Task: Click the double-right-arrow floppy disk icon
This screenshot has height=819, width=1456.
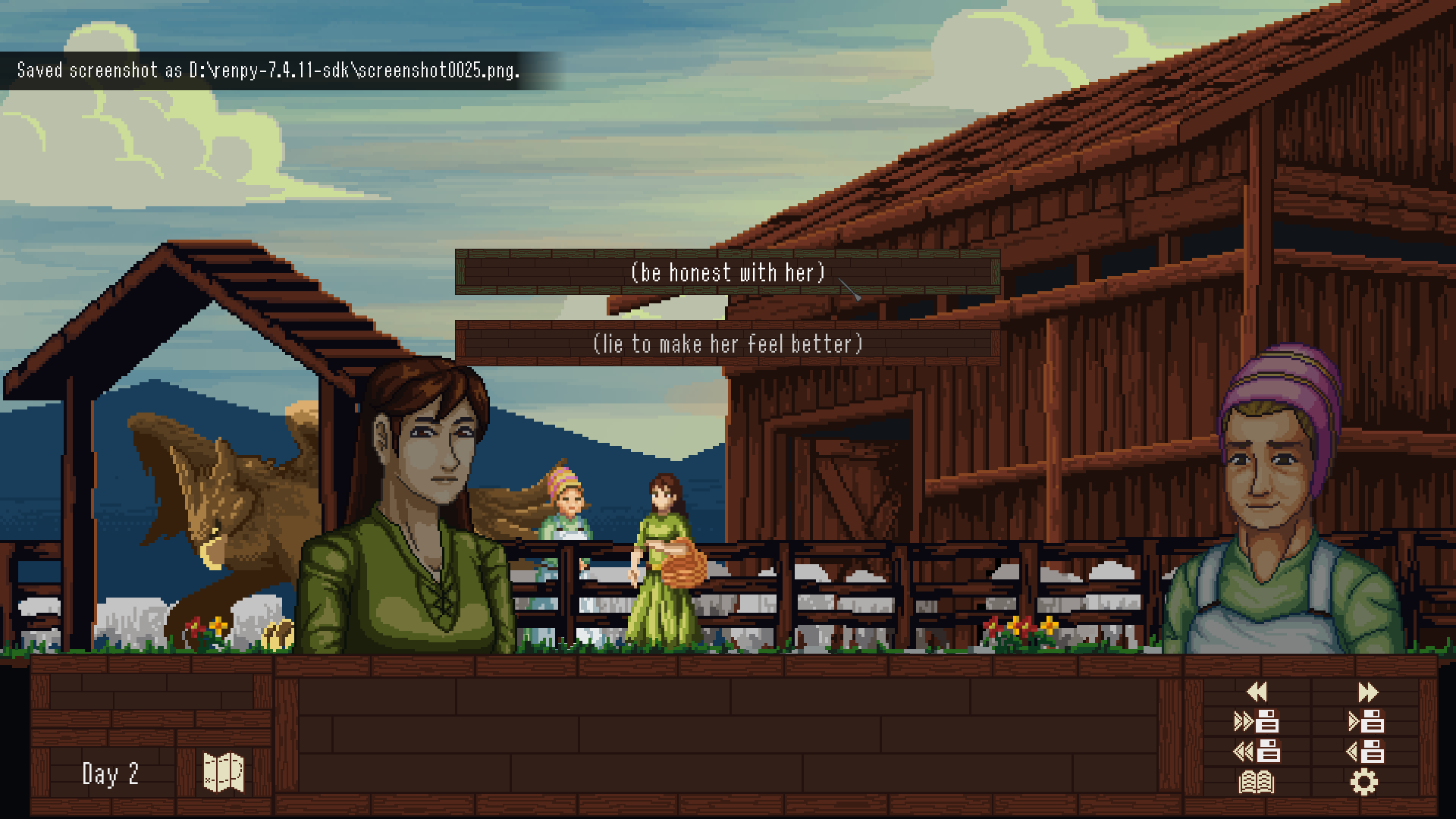Action: click(1257, 720)
